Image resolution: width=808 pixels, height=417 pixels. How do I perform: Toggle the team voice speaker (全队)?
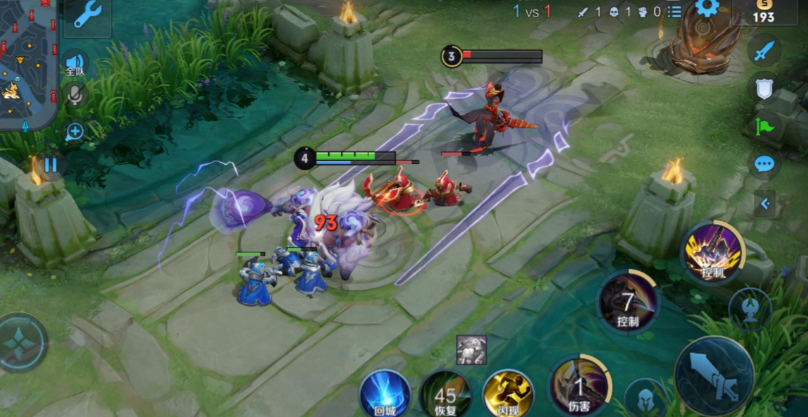click(75, 63)
